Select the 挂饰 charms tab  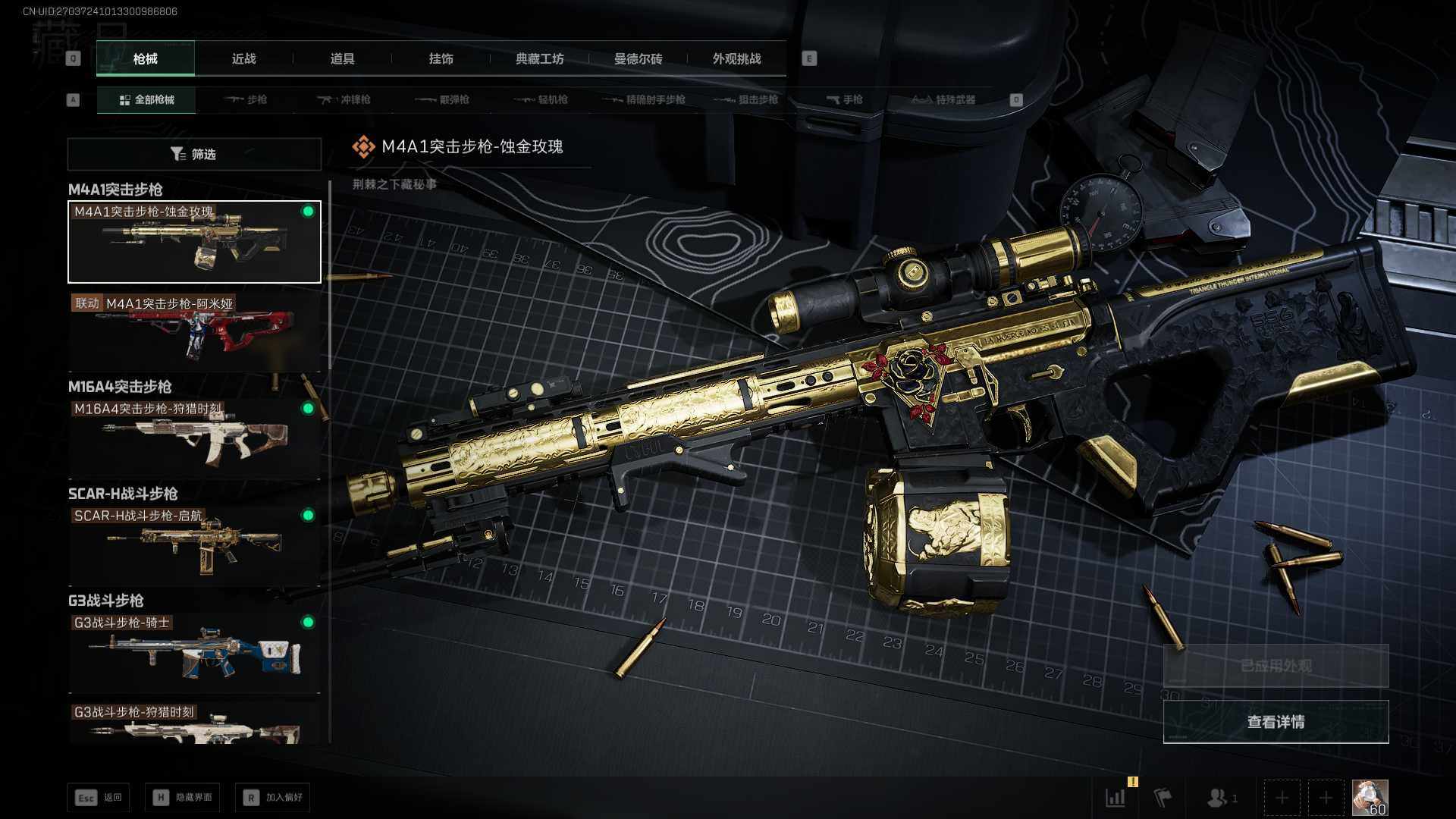click(441, 58)
